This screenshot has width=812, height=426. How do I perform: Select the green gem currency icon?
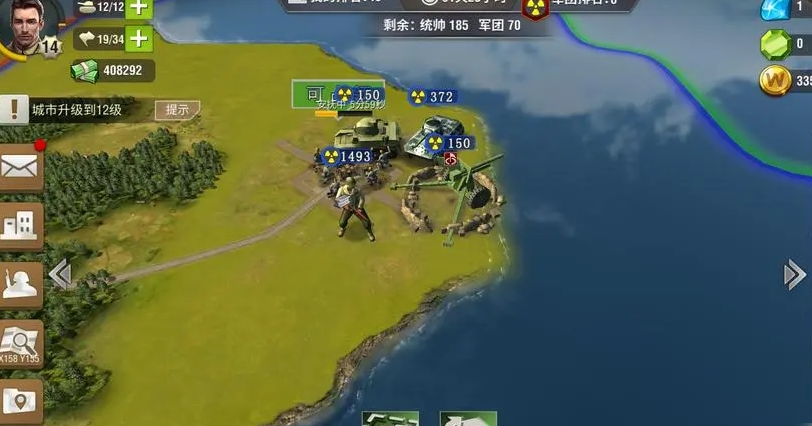[x=775, y=45]
